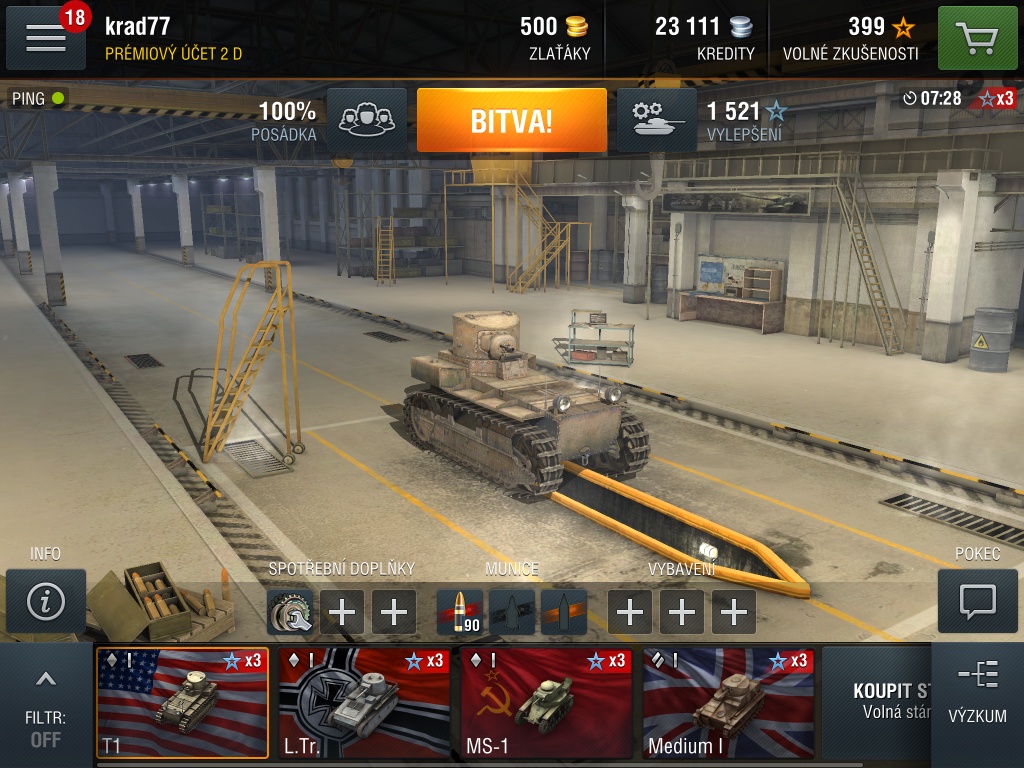Start a battle with BITVA! button
Image resolution: width=1024 pixels, height=768 pixels.
click(x=511, y=121)
